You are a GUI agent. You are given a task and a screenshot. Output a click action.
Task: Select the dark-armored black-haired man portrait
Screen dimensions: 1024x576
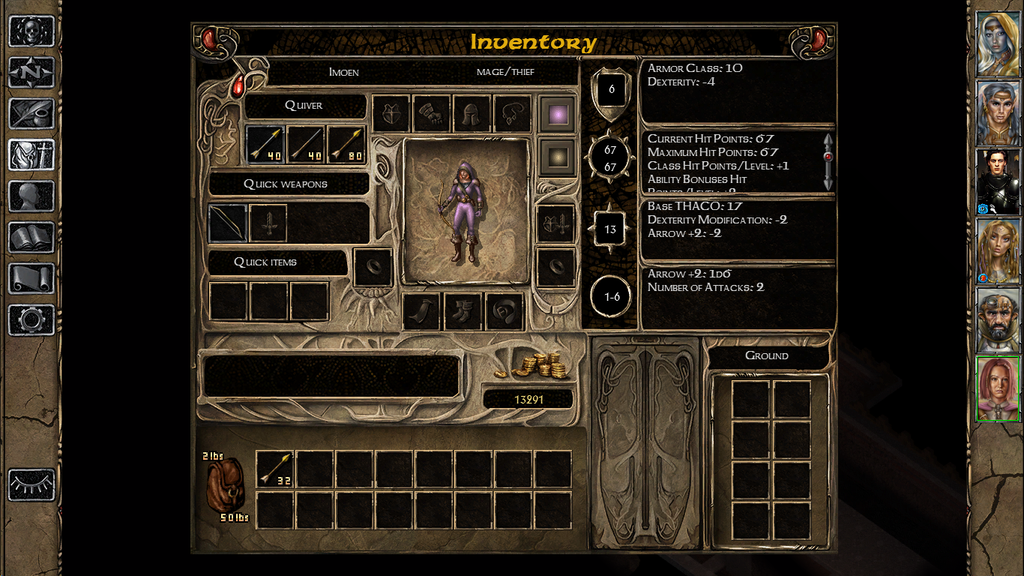pos(998,181)
